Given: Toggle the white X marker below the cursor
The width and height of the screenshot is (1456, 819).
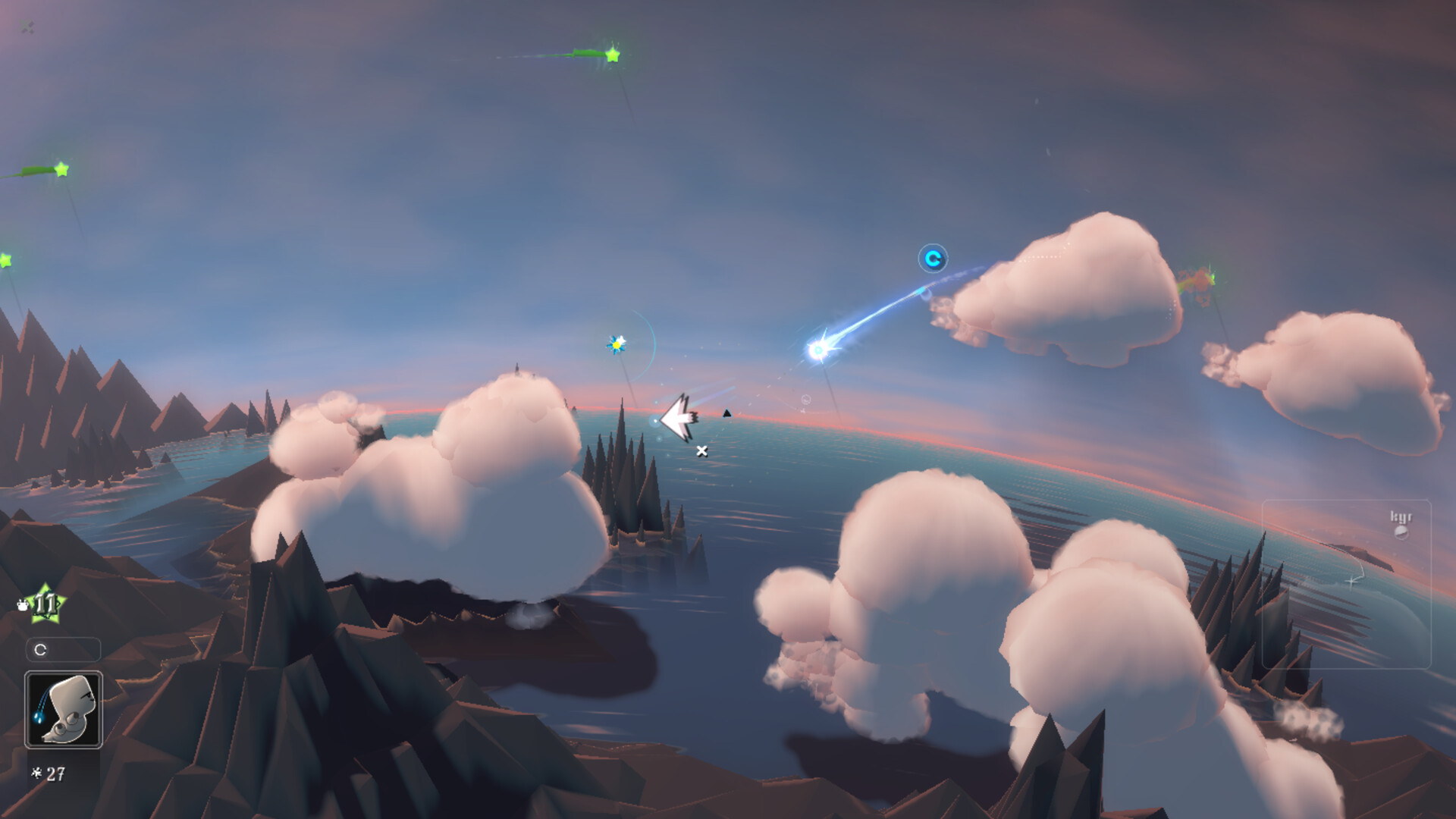Looking at the screenshot, I should [701, 450].
